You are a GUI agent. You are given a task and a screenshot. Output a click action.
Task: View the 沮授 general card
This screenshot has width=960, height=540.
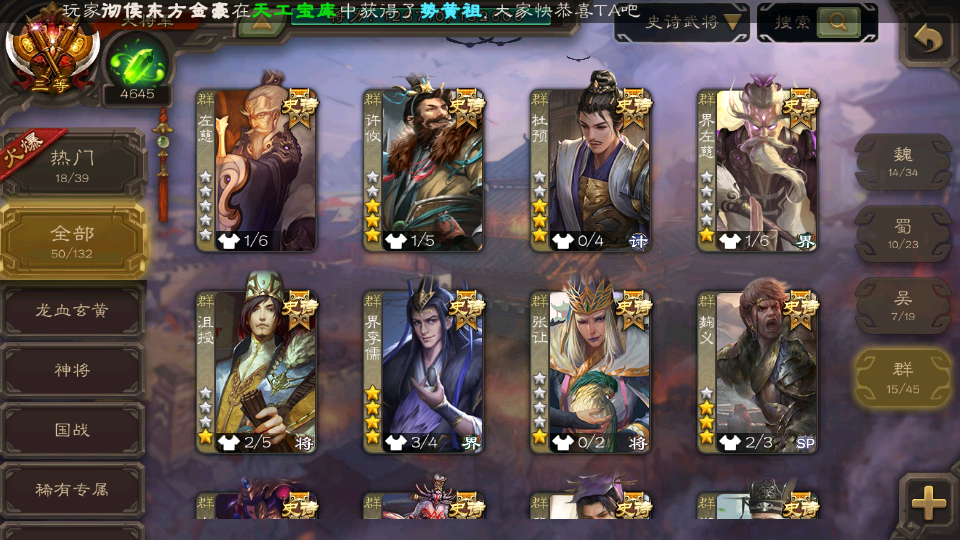point(257,370)
